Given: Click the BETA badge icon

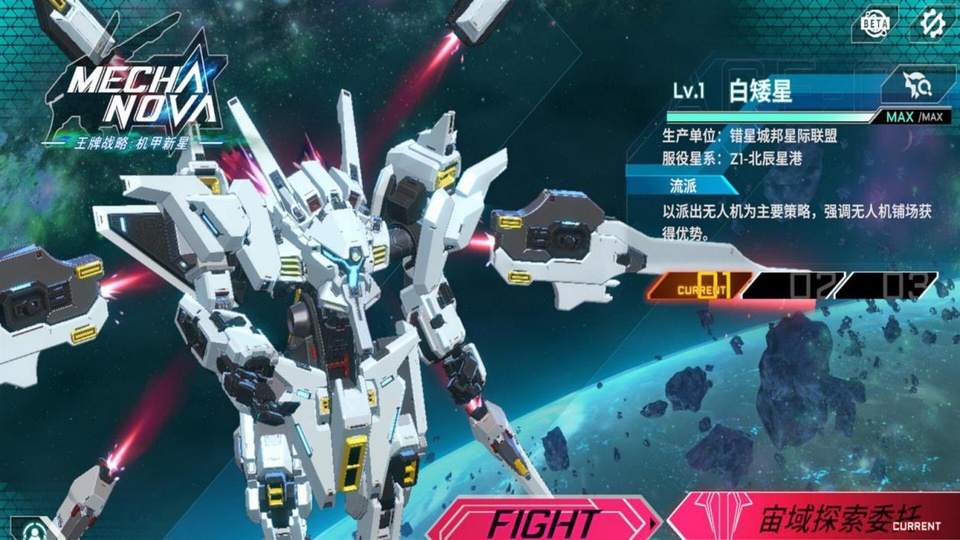Looking at the screenshot, I should (x=874, y=24).
